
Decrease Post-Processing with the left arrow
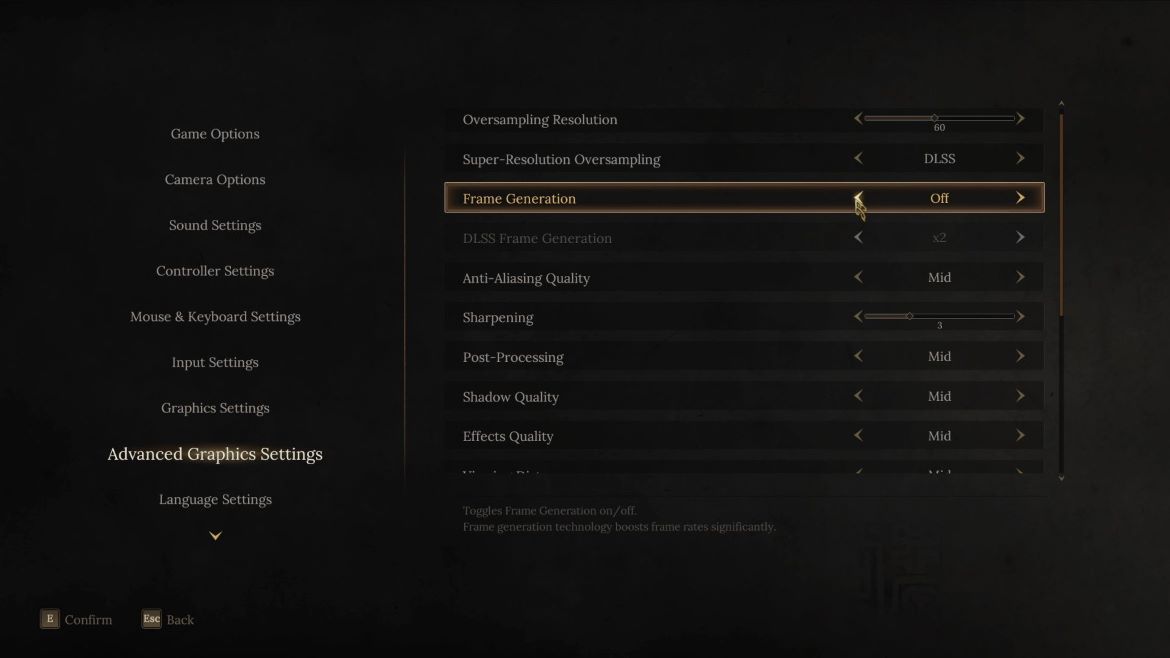pyautogui.click(x=858, y=356)
